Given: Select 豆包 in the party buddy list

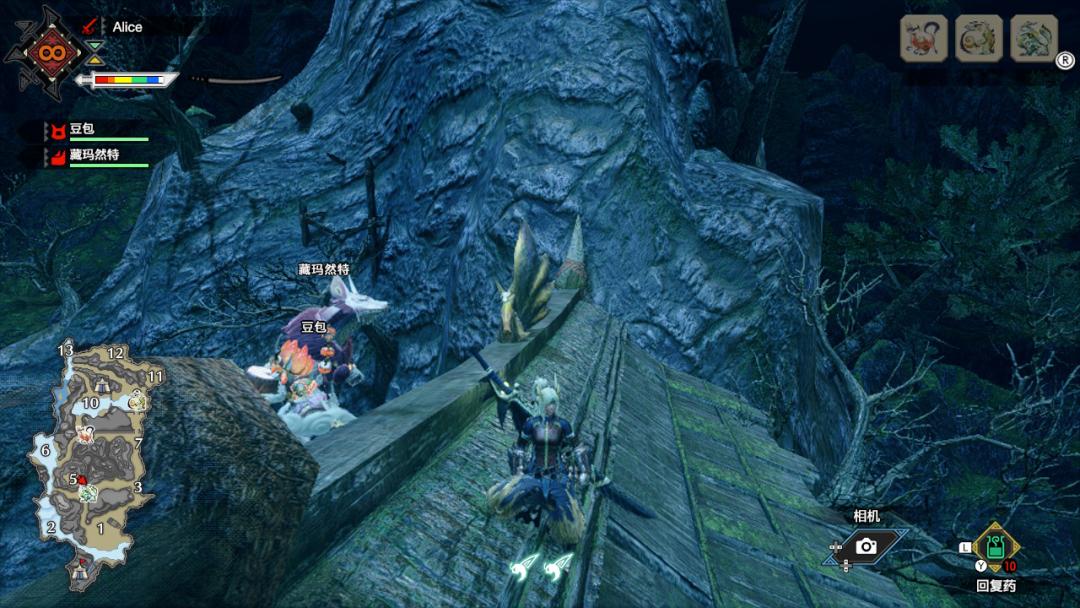Looking at the screenshot, I should tap(80, 130).
